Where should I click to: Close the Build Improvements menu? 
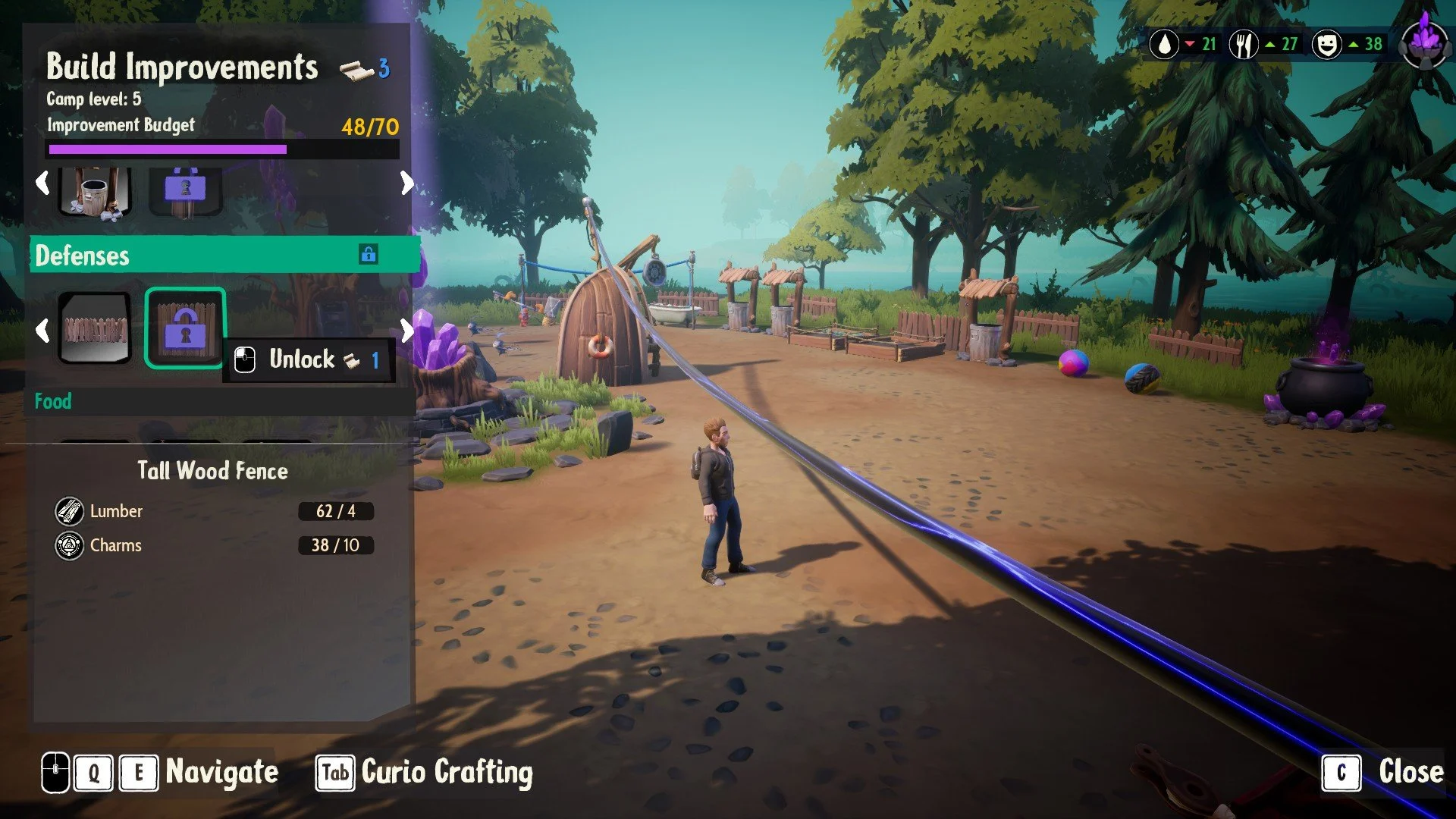point(1383,773)
